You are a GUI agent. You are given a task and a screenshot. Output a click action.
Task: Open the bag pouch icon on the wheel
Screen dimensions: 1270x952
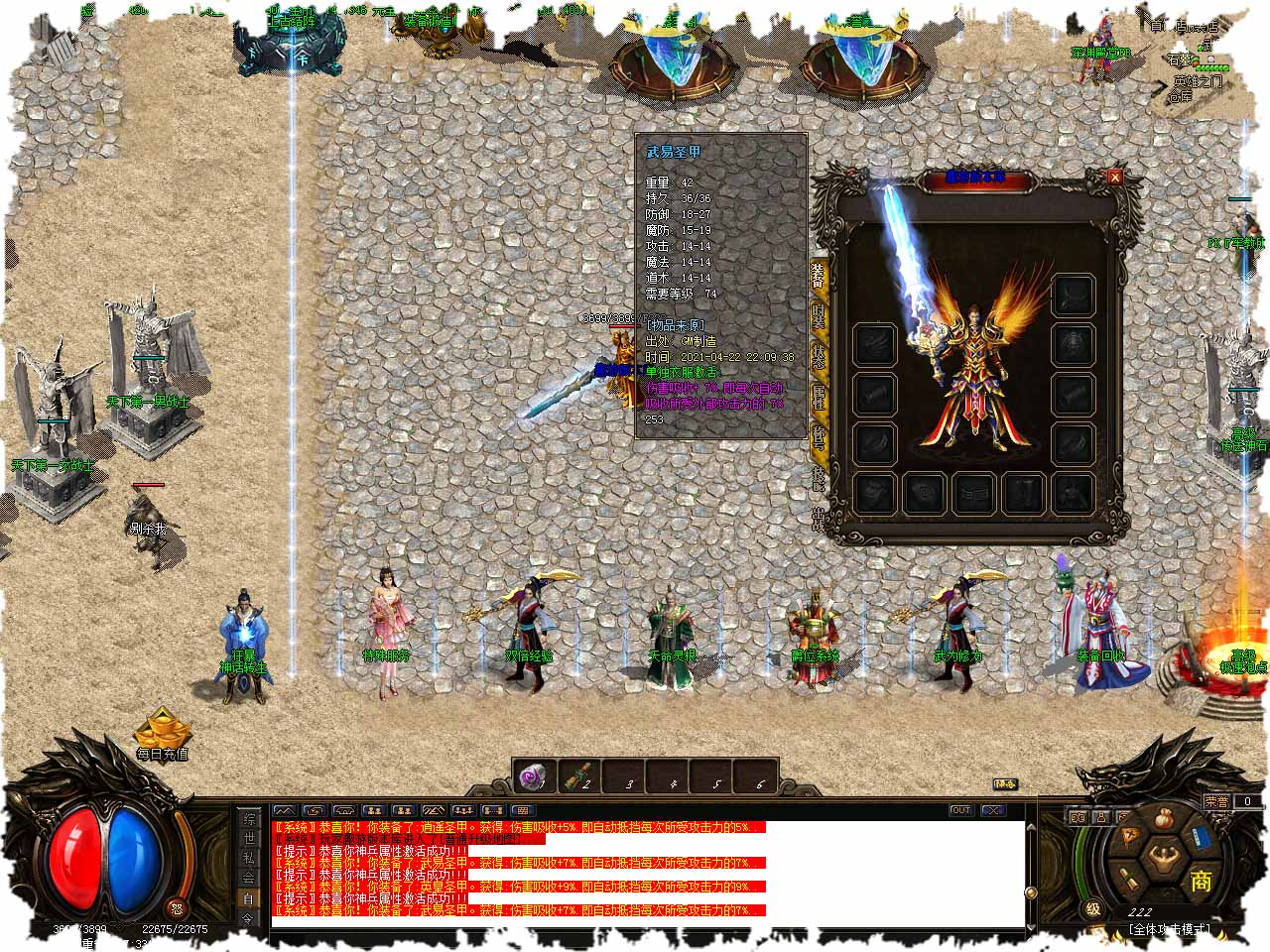[1165, 820]
